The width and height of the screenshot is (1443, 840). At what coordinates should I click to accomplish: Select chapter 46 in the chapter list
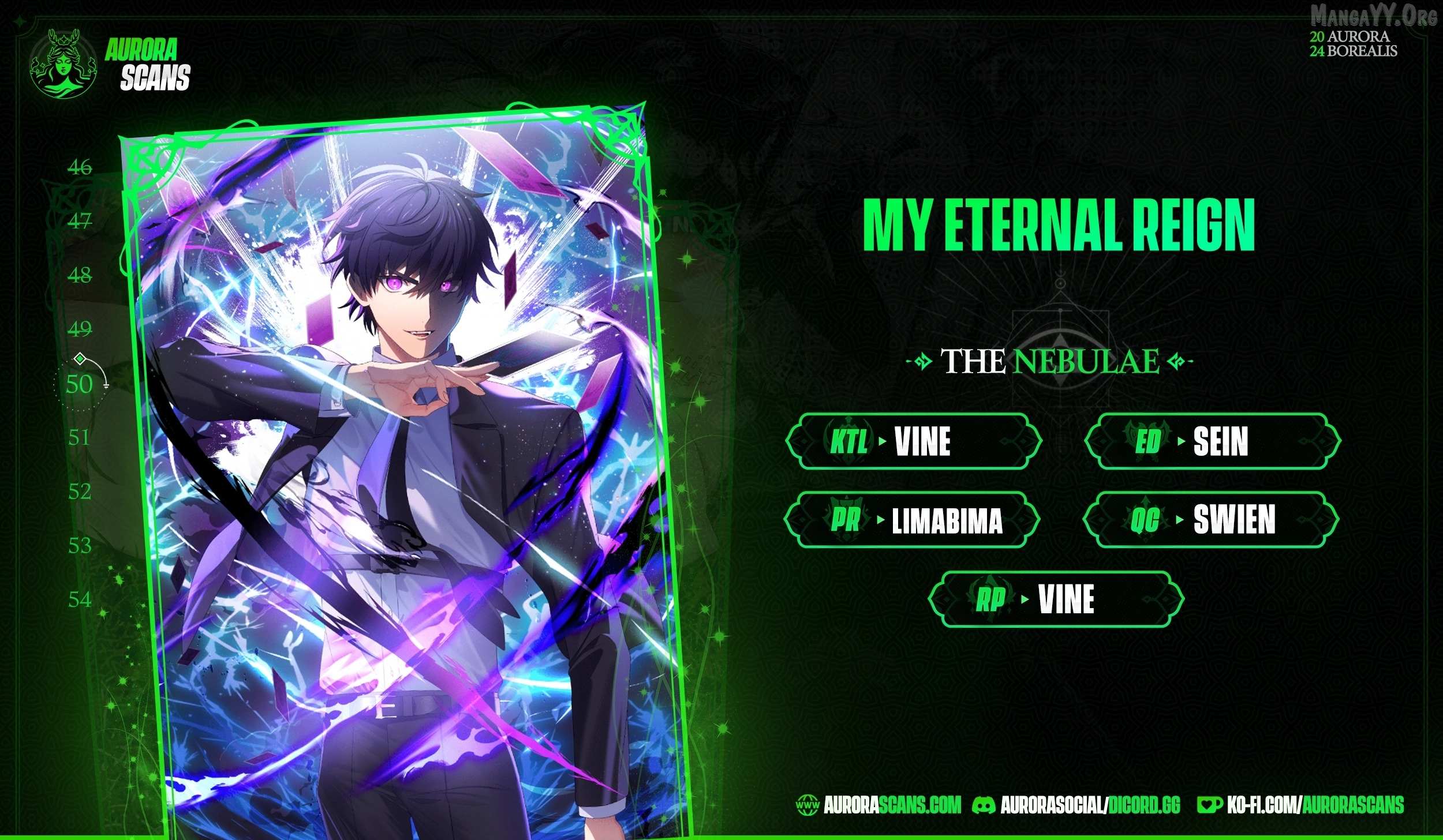(80, 167)
